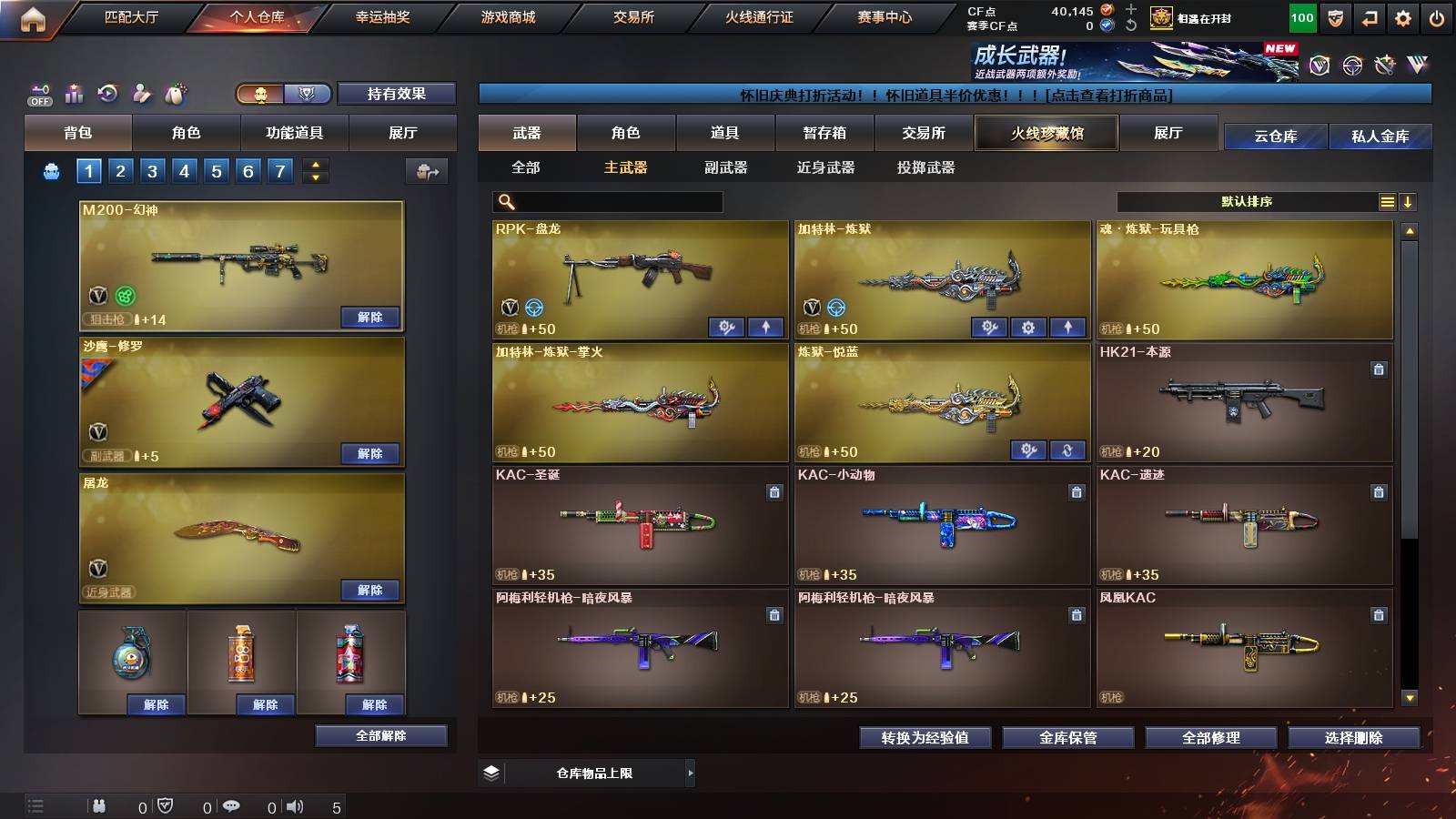The height and width of the screenshot is (819, 1456).
Task: Click the power/exit icon at top right
Action: [1438, 16]
